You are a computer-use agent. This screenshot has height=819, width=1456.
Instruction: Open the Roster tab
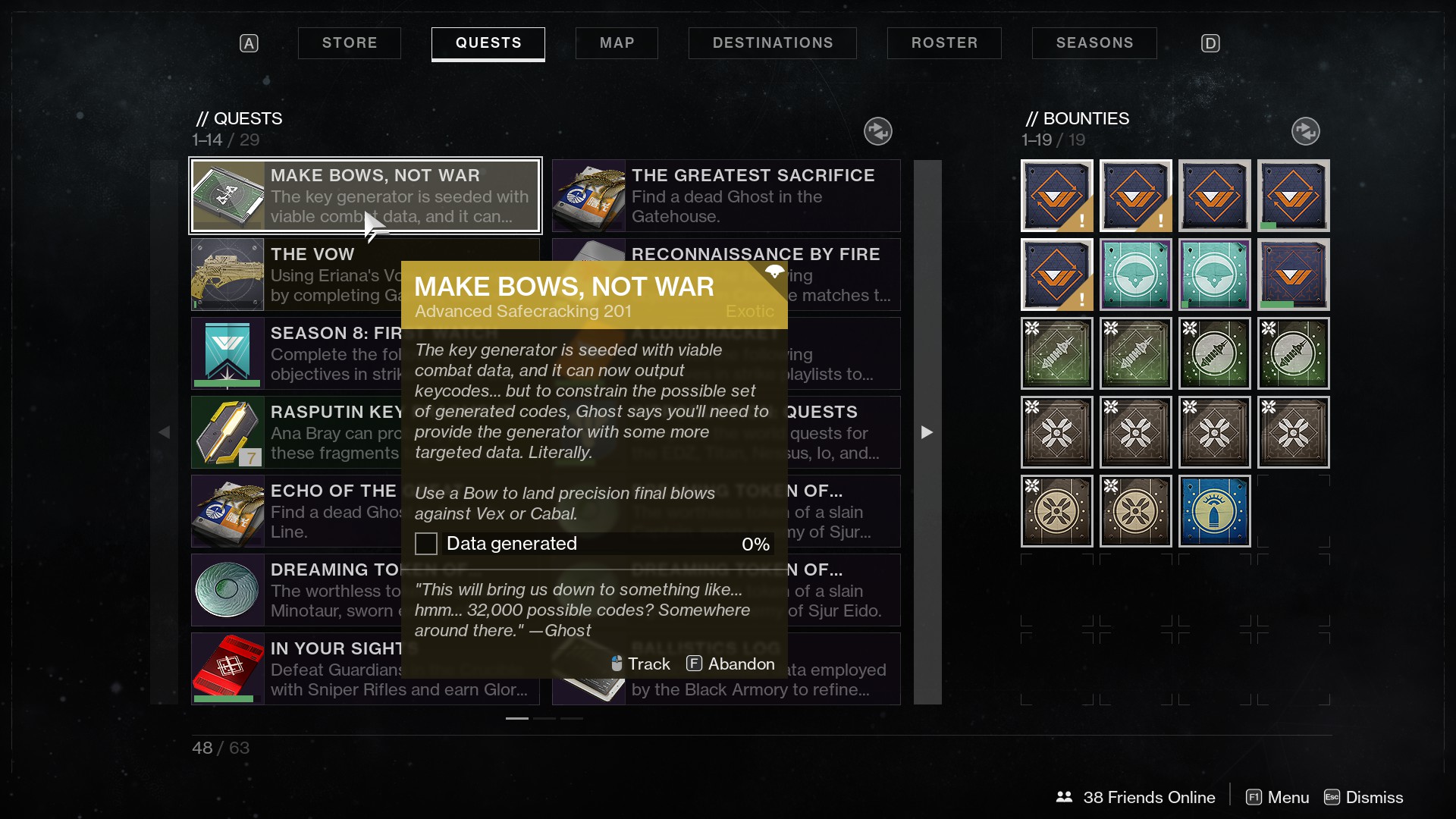(x=944, y=43)
